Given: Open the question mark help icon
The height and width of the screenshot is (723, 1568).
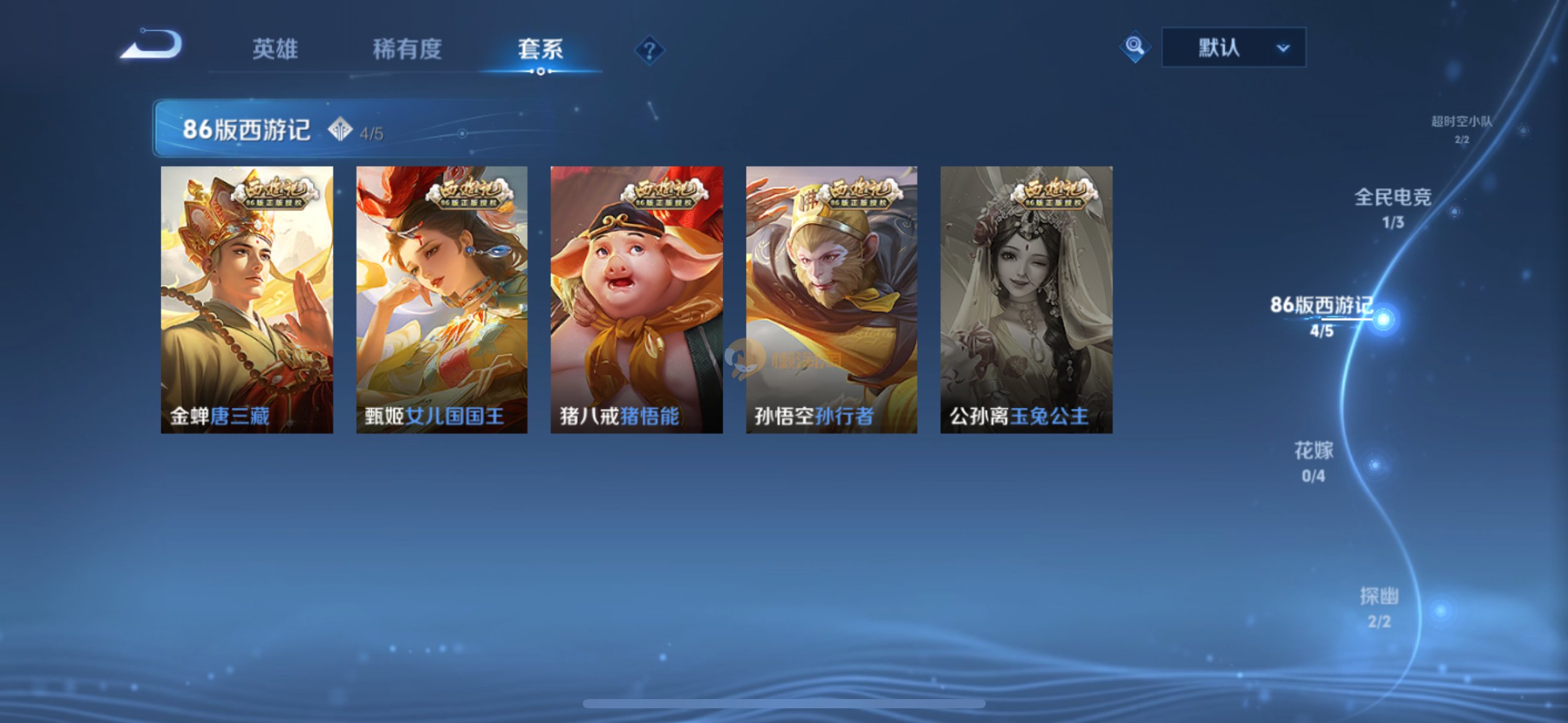Looking at the screenshot, I should tap(649, 50).
